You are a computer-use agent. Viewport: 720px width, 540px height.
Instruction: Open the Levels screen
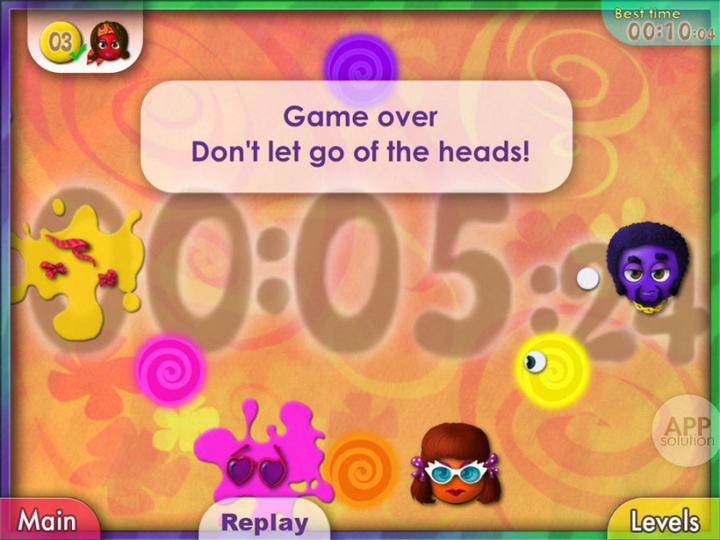click(664, 520)
